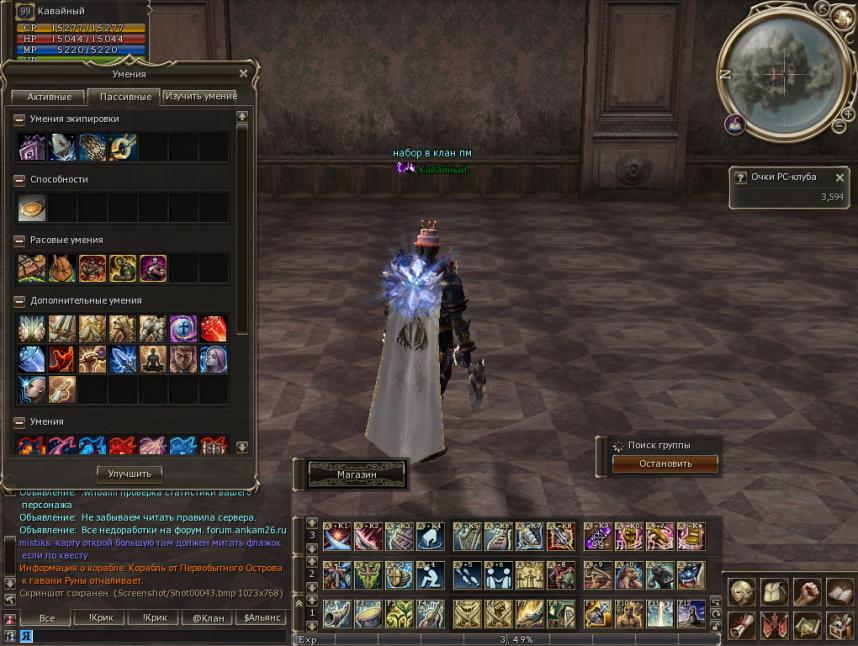
Task: Open the inventory bag icon
Action: pos(774,592)
